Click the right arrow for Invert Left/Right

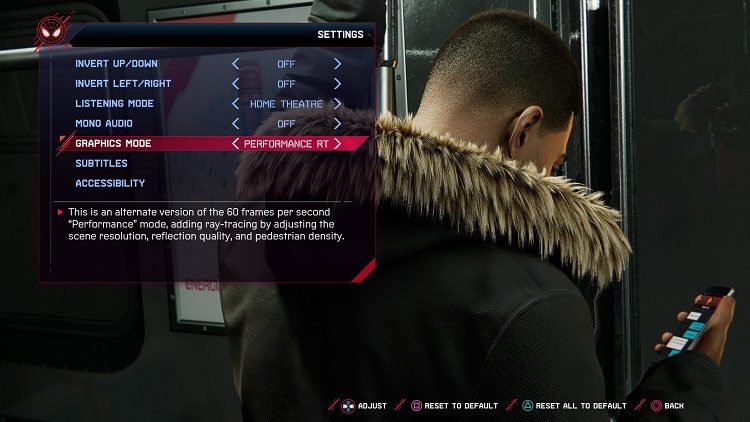pos(337,84)
